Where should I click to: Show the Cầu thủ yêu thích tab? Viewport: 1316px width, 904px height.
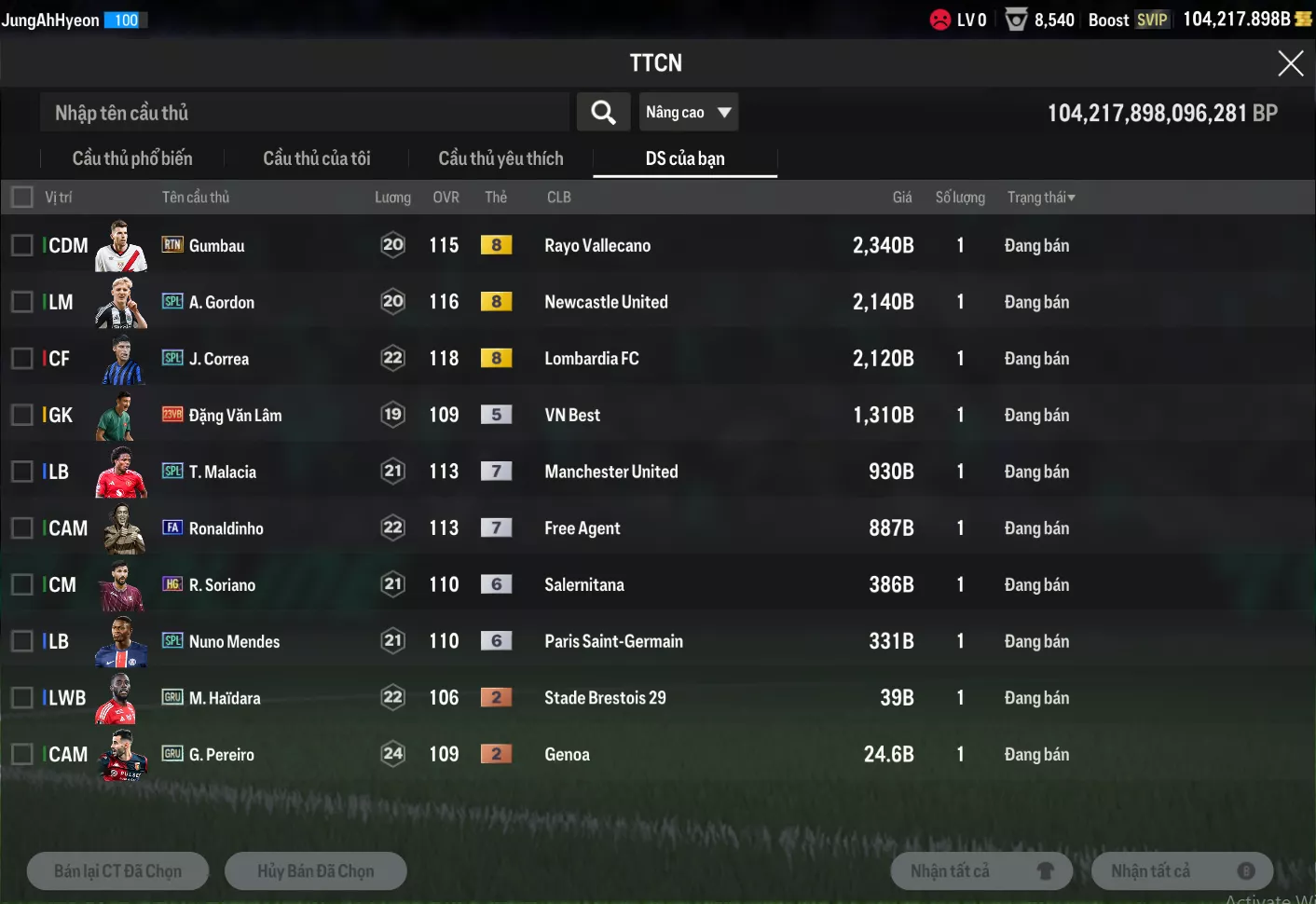coord(500,158)
